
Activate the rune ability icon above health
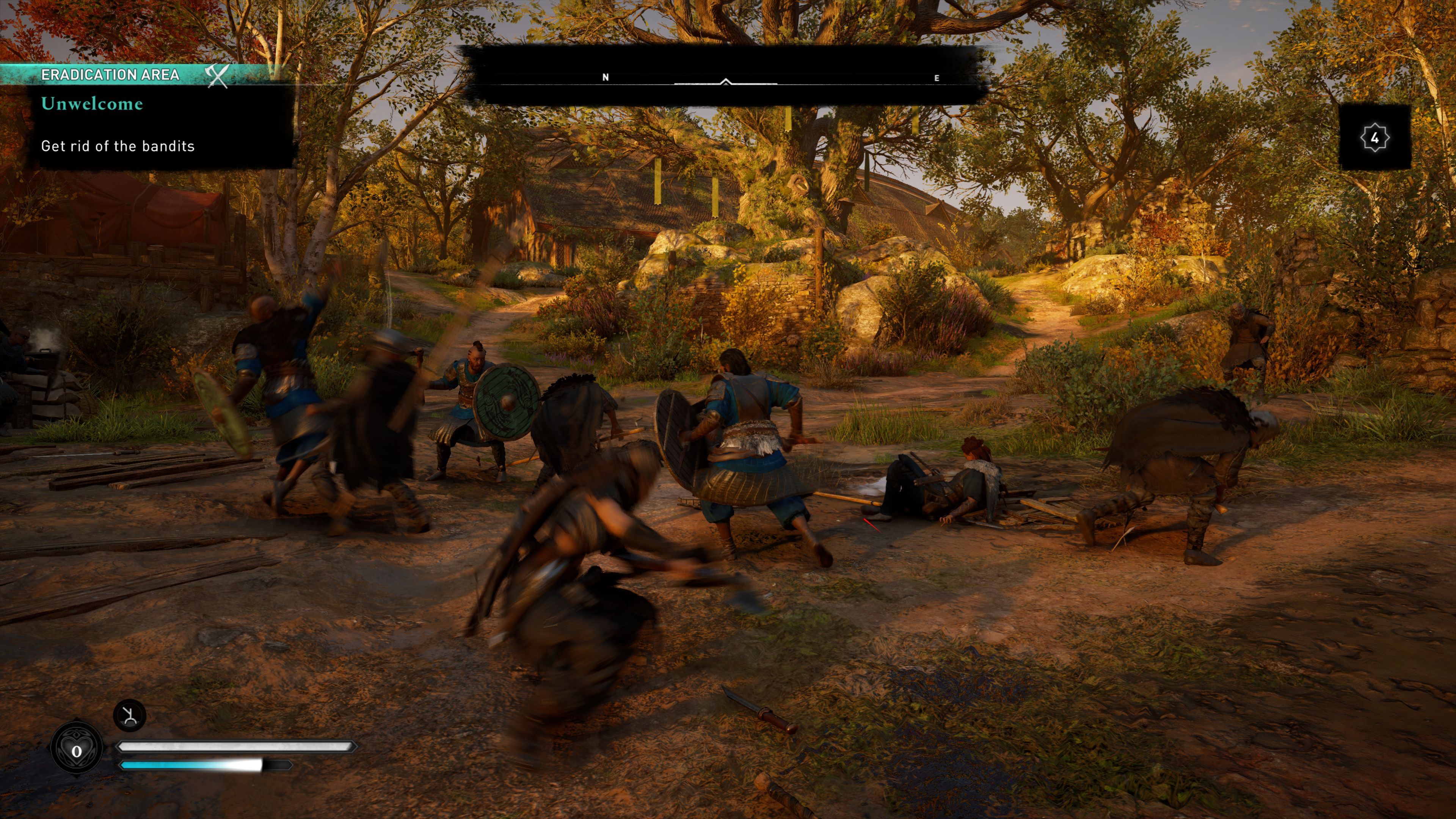[x=130, y=715]
